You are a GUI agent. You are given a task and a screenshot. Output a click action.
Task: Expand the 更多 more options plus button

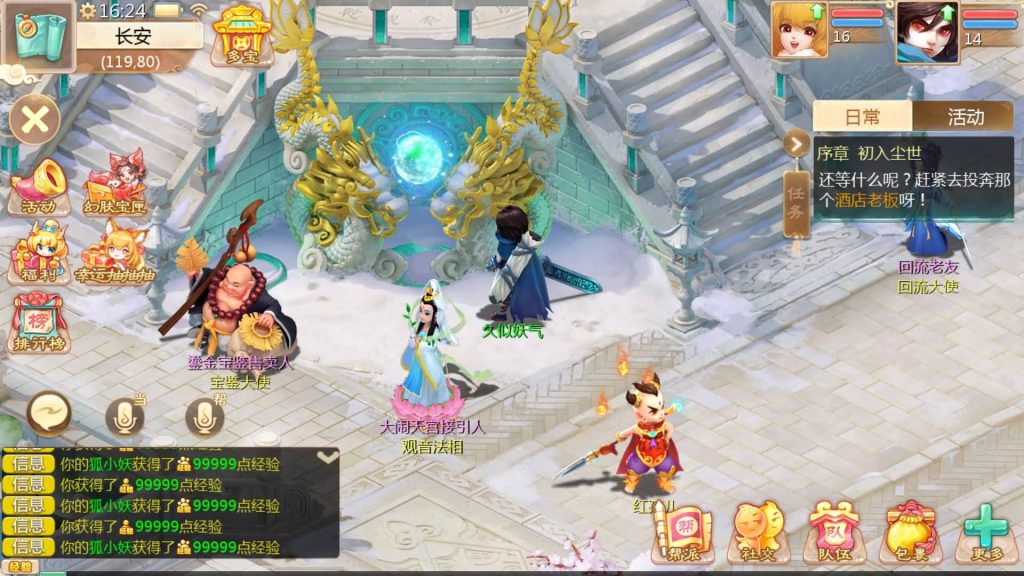[985, 531]
